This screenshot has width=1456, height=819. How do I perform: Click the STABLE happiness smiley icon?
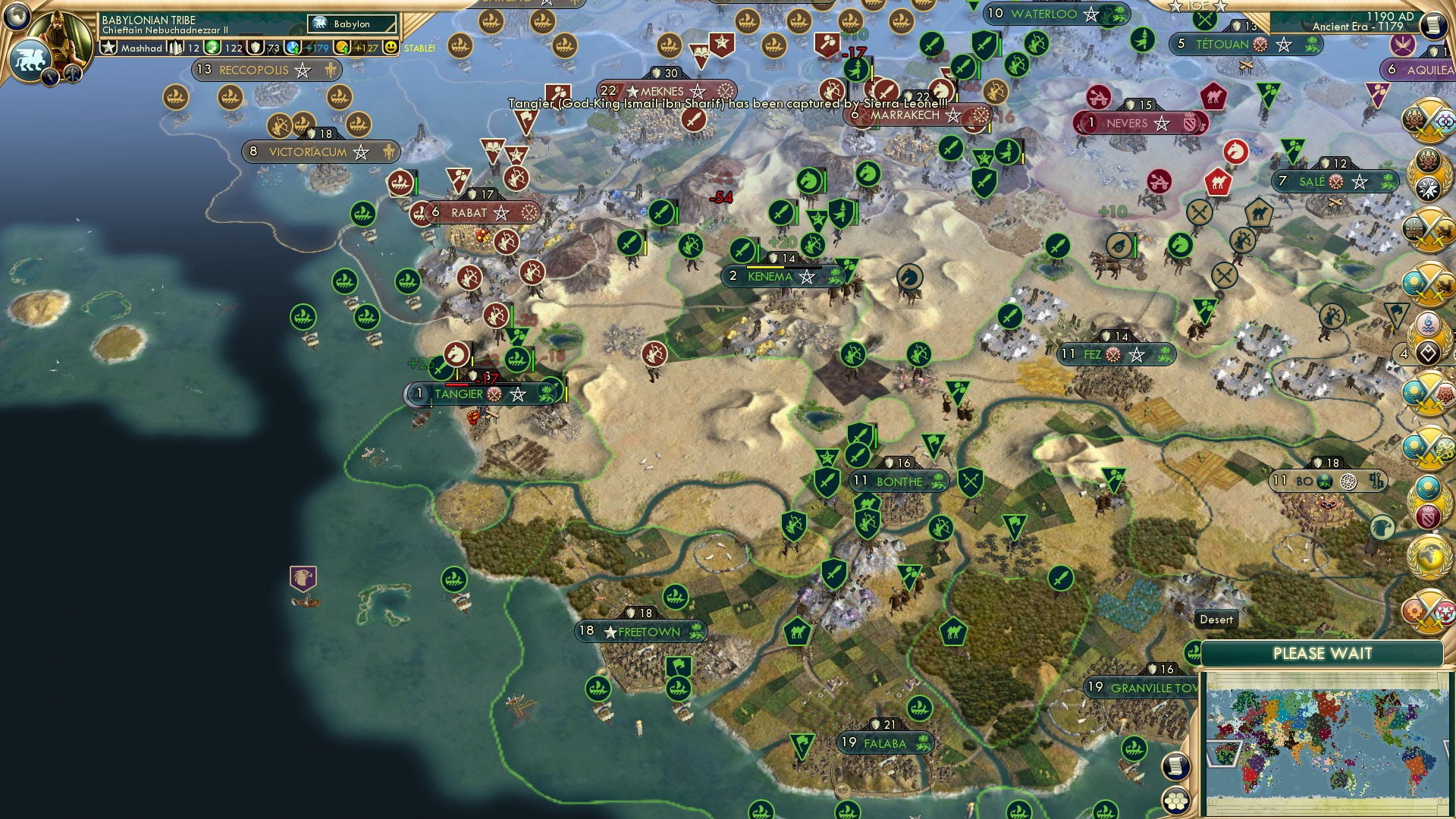pyautogui.click(x=391, y=48)
